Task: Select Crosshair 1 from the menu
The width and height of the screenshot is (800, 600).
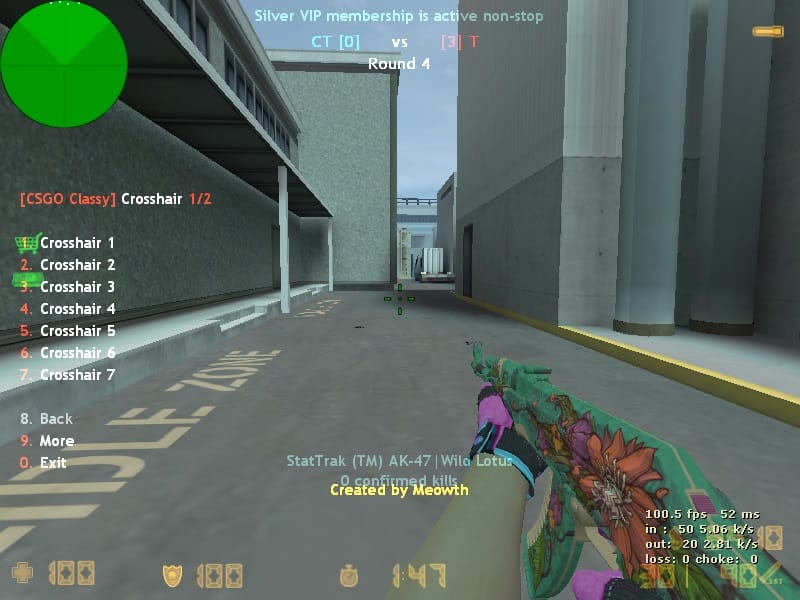Action: point(77,243)
